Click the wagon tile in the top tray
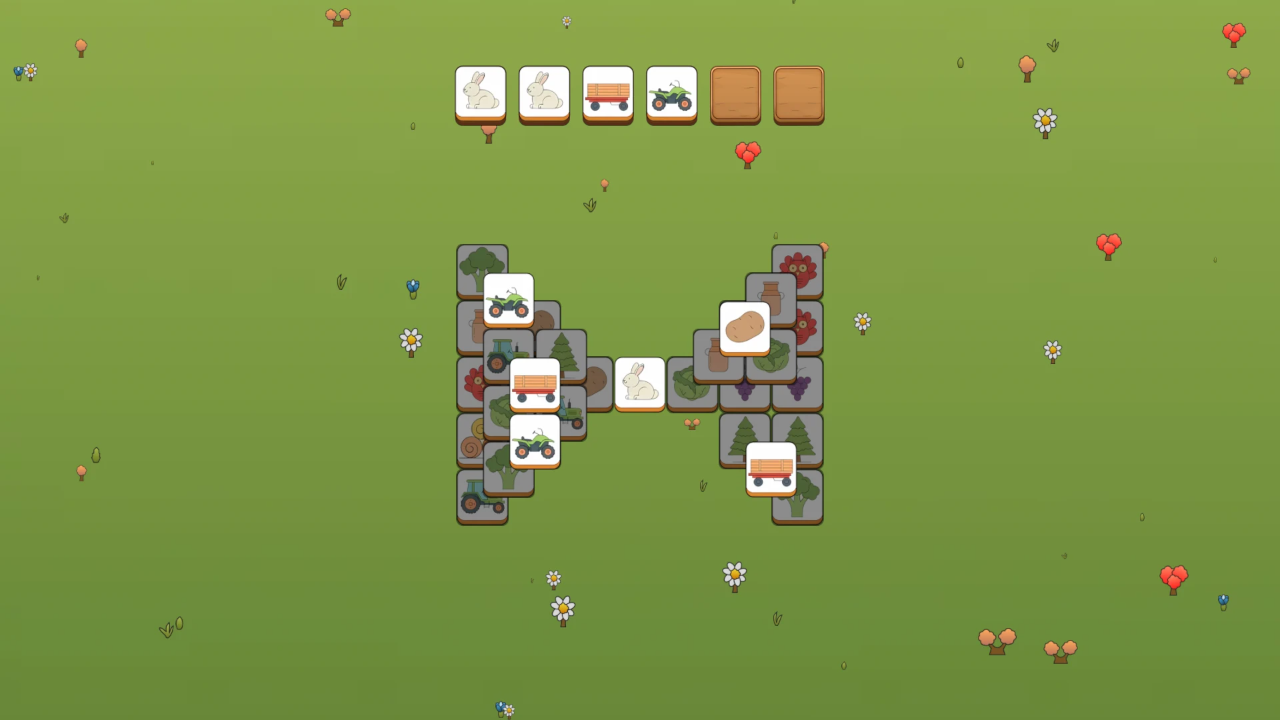Image resolution: width=1280 pixels, height=720 pixels. pos(608,93)
